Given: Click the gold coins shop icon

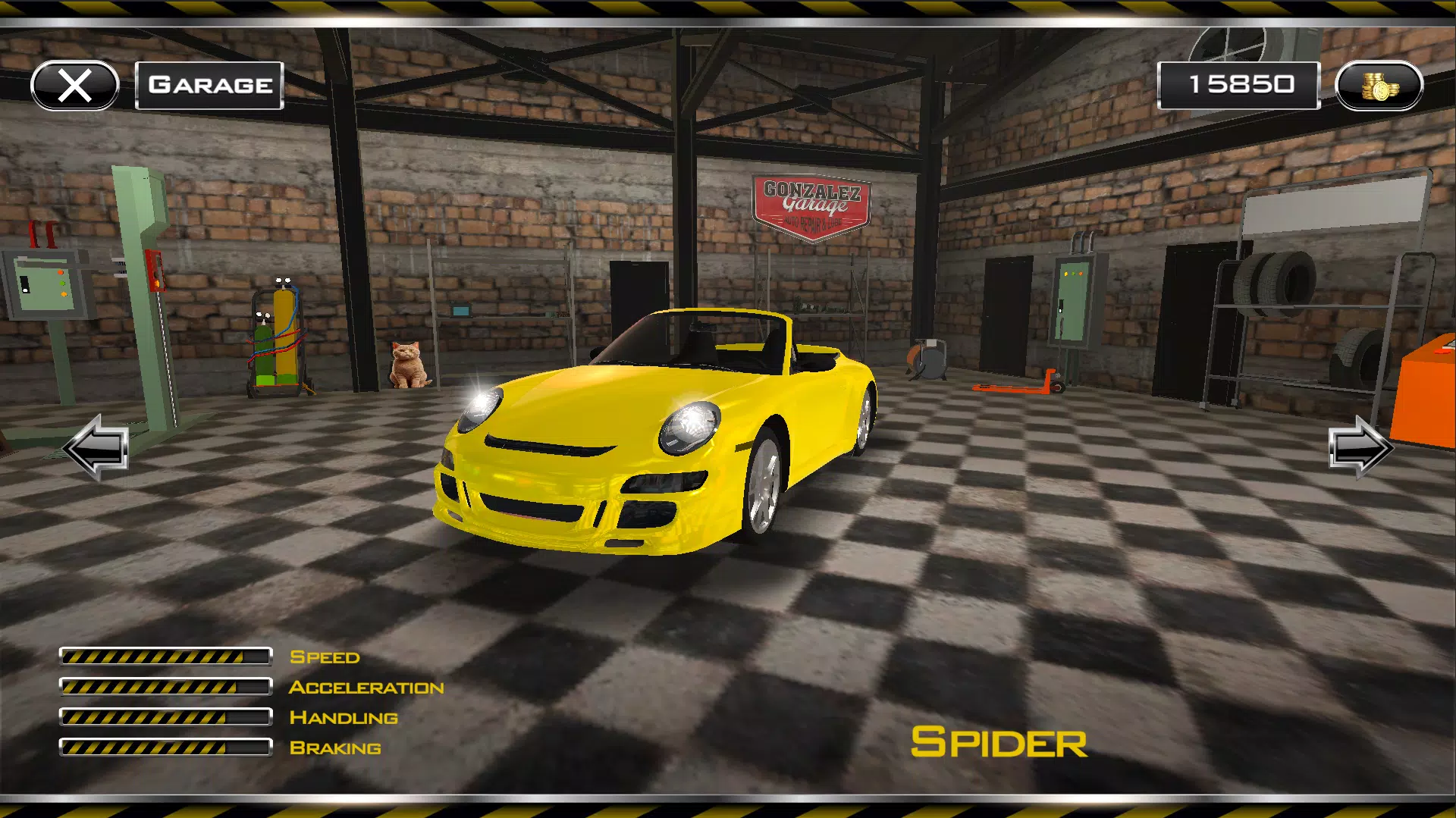Looking at the screenshot, I should 1380,84.
